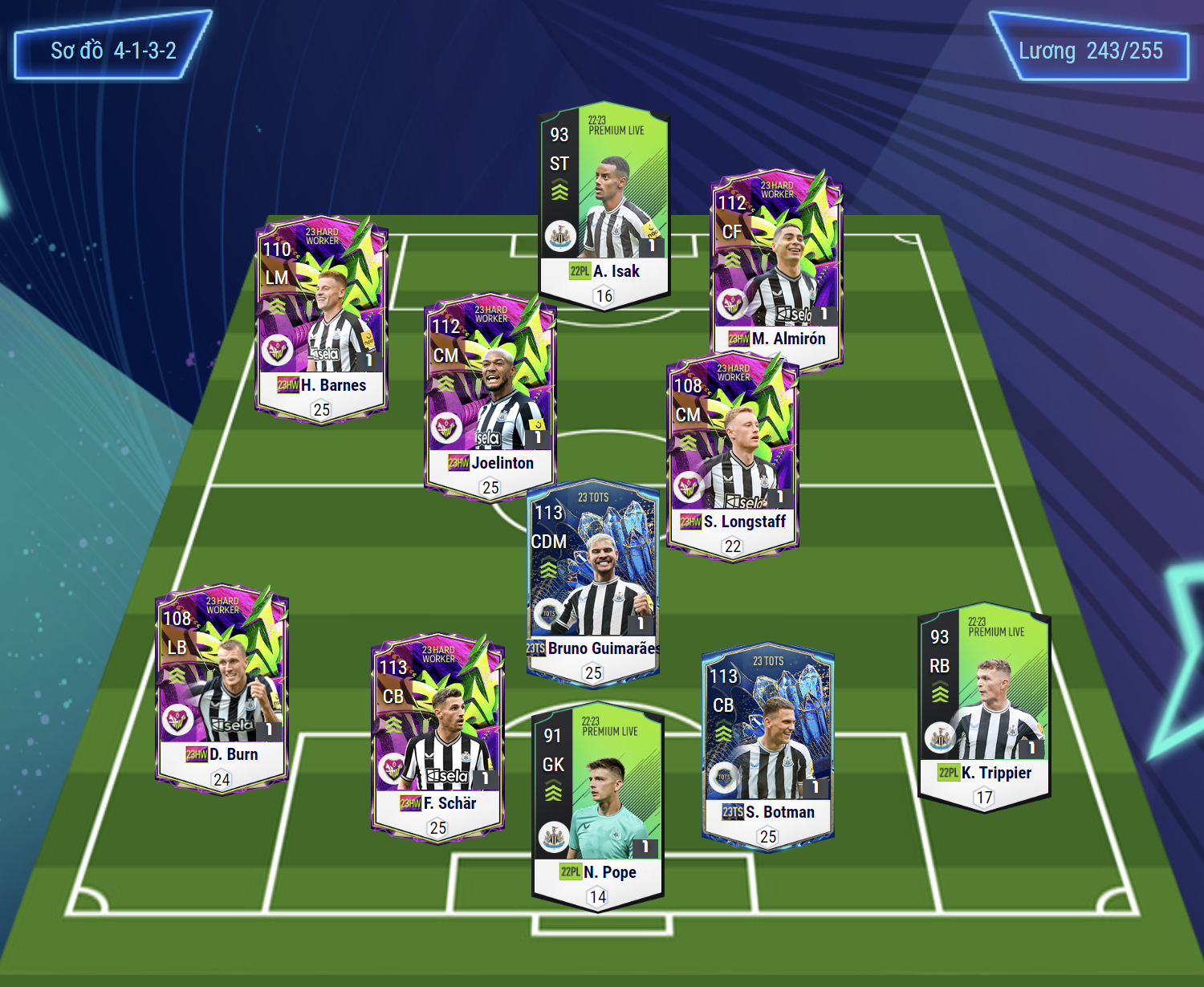Click S. Longstaff's CM card
The height and width of the screenshot is (987, 1204).
pos(732,453)
